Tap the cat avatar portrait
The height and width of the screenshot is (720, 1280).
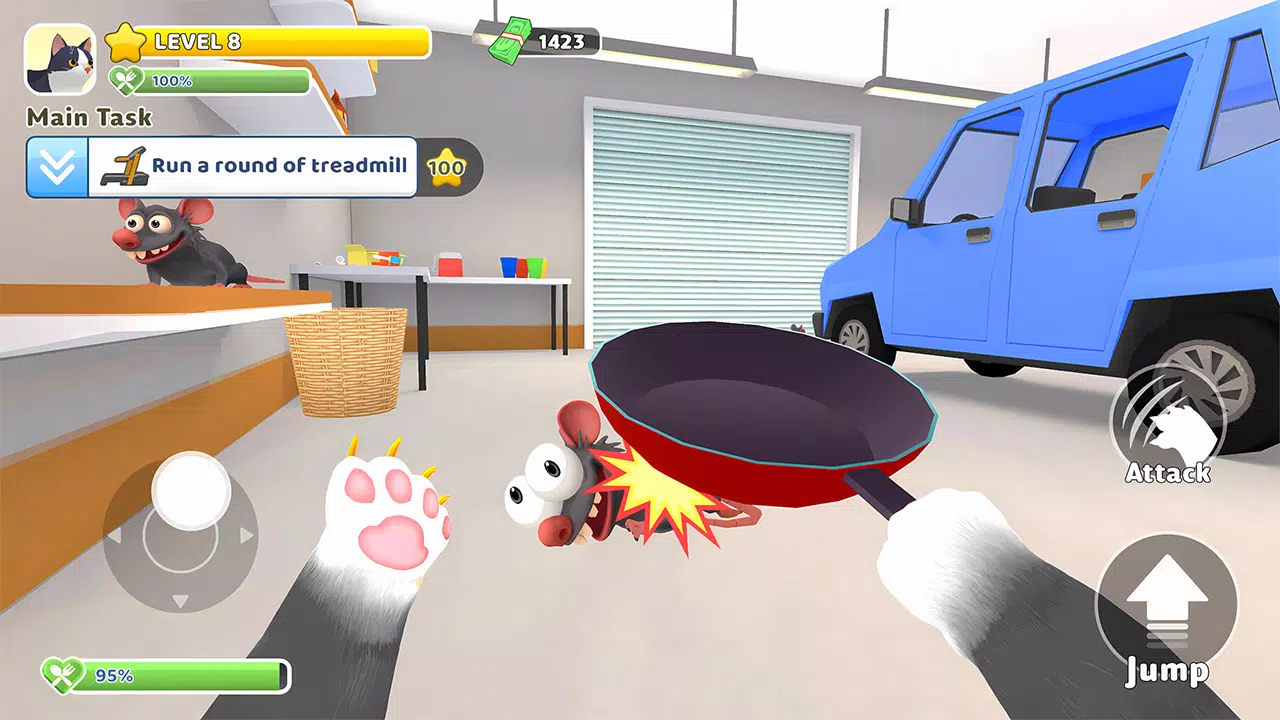tap(60, 60)
